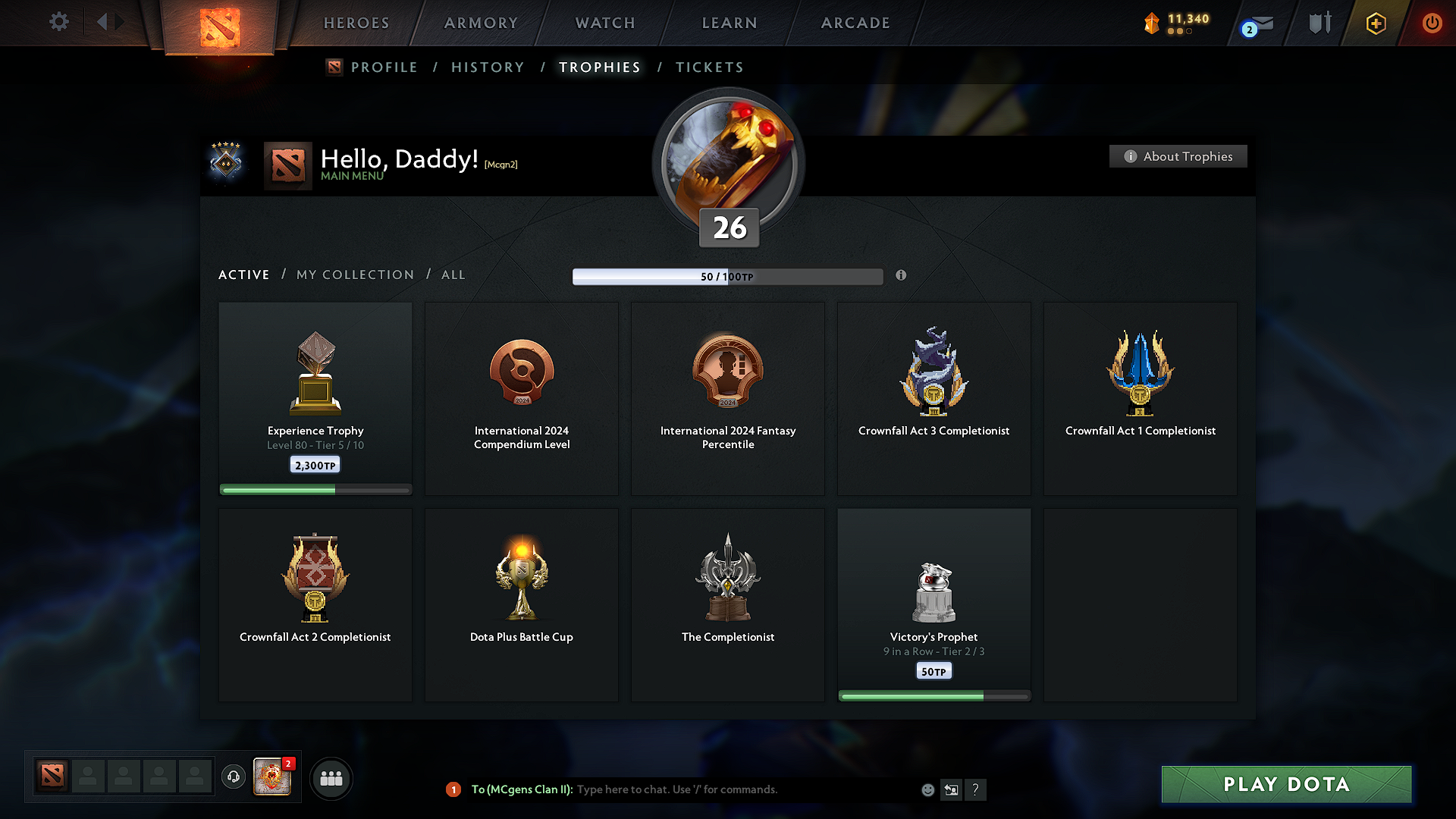Open the Watch tab

click(605, 23)
